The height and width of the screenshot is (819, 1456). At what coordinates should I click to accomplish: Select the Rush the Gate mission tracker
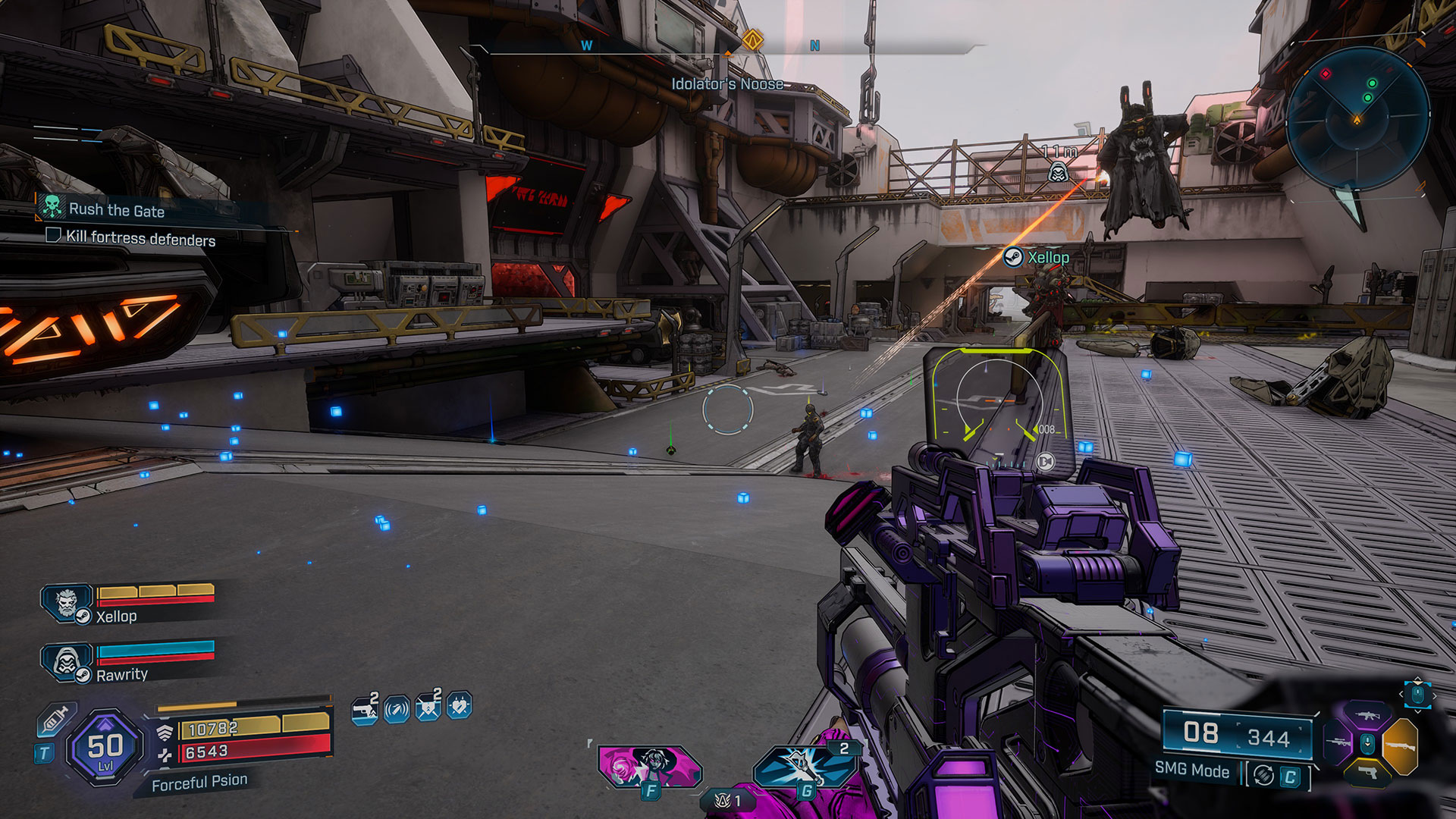pyautogui.click(x=116, y=210)
